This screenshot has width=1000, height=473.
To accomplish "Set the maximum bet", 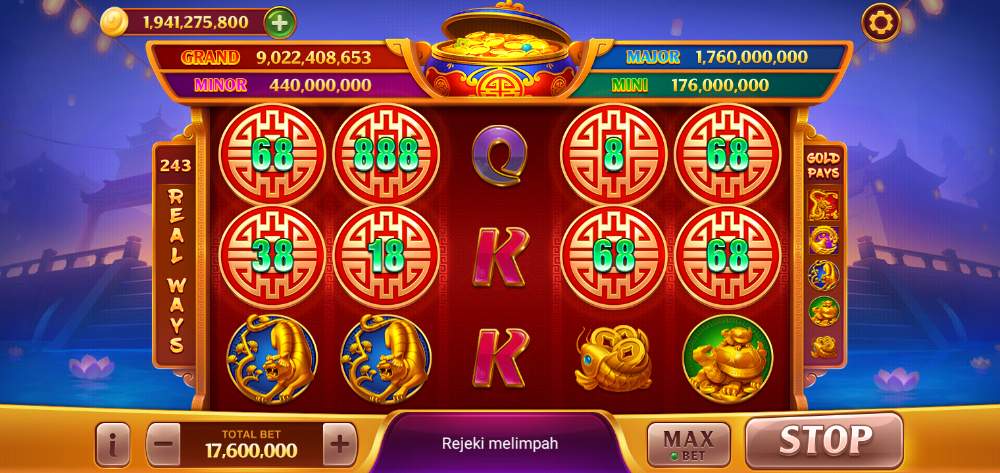I will pyautogui.click(x=687, y=442).
